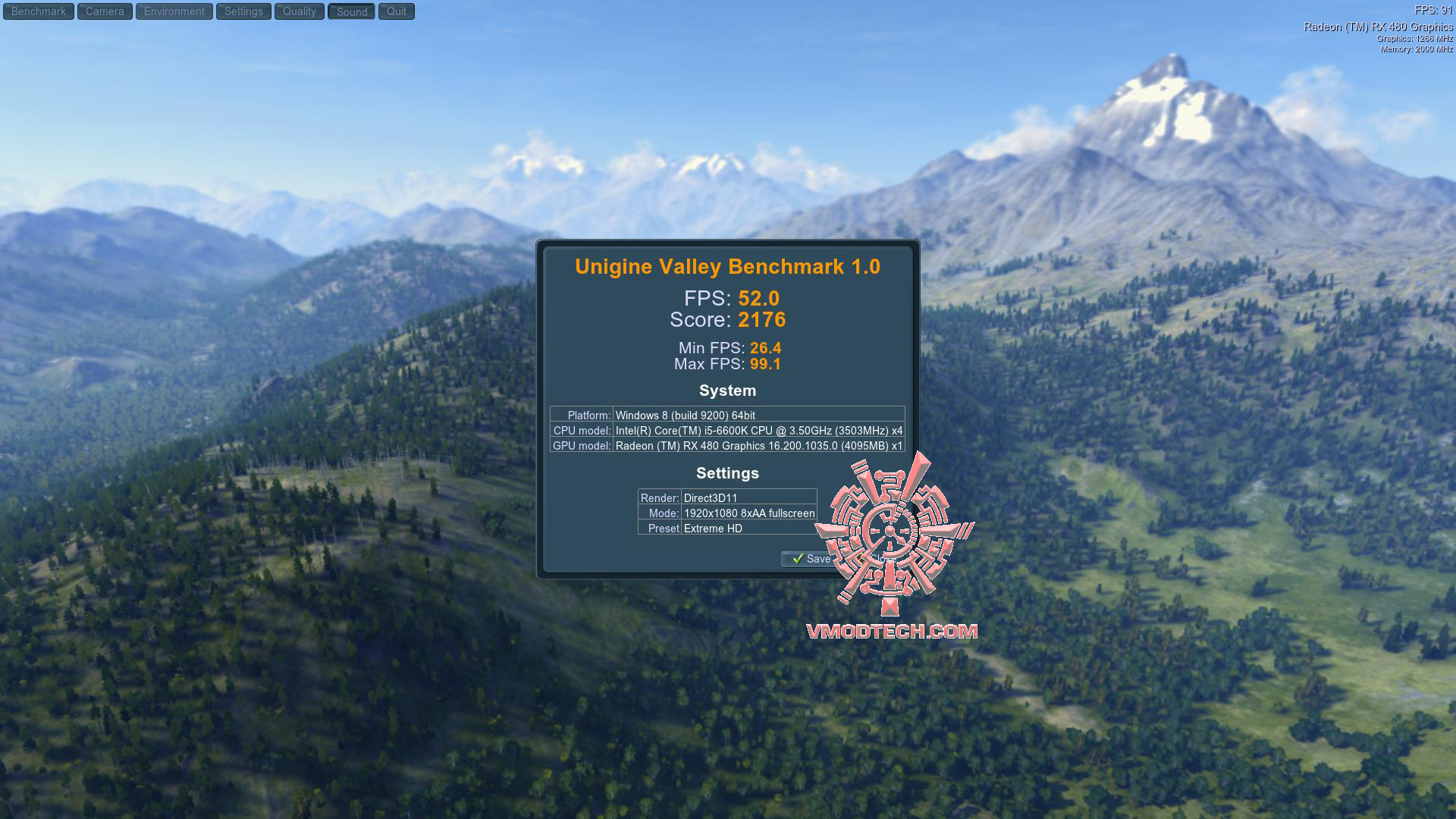Image resolution: width=1456 pixels, height=819 pixels.
Task: Select the FPS value 52.0
Action: click(x=760, y=299)
